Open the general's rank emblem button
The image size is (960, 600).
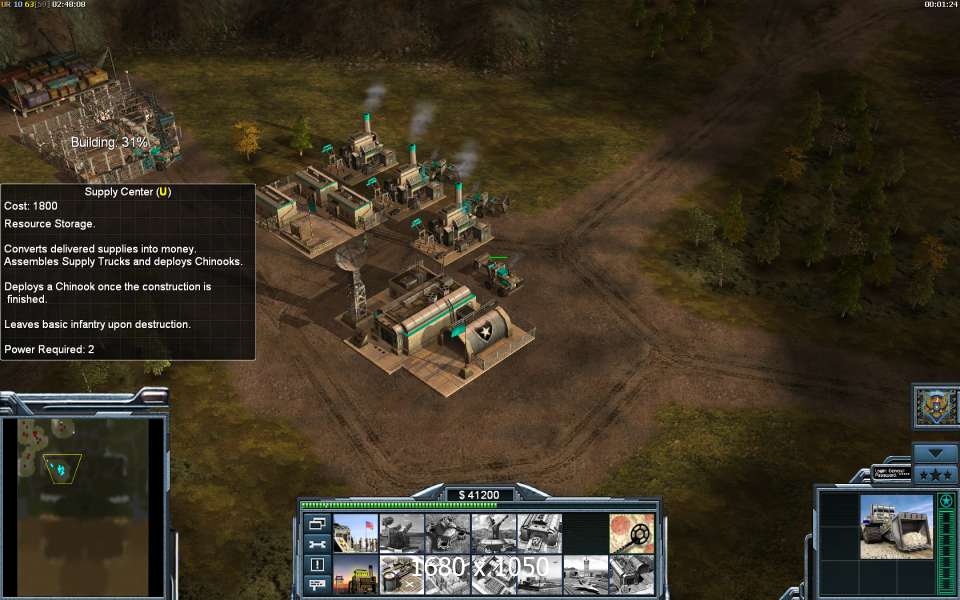click(937, 407)
